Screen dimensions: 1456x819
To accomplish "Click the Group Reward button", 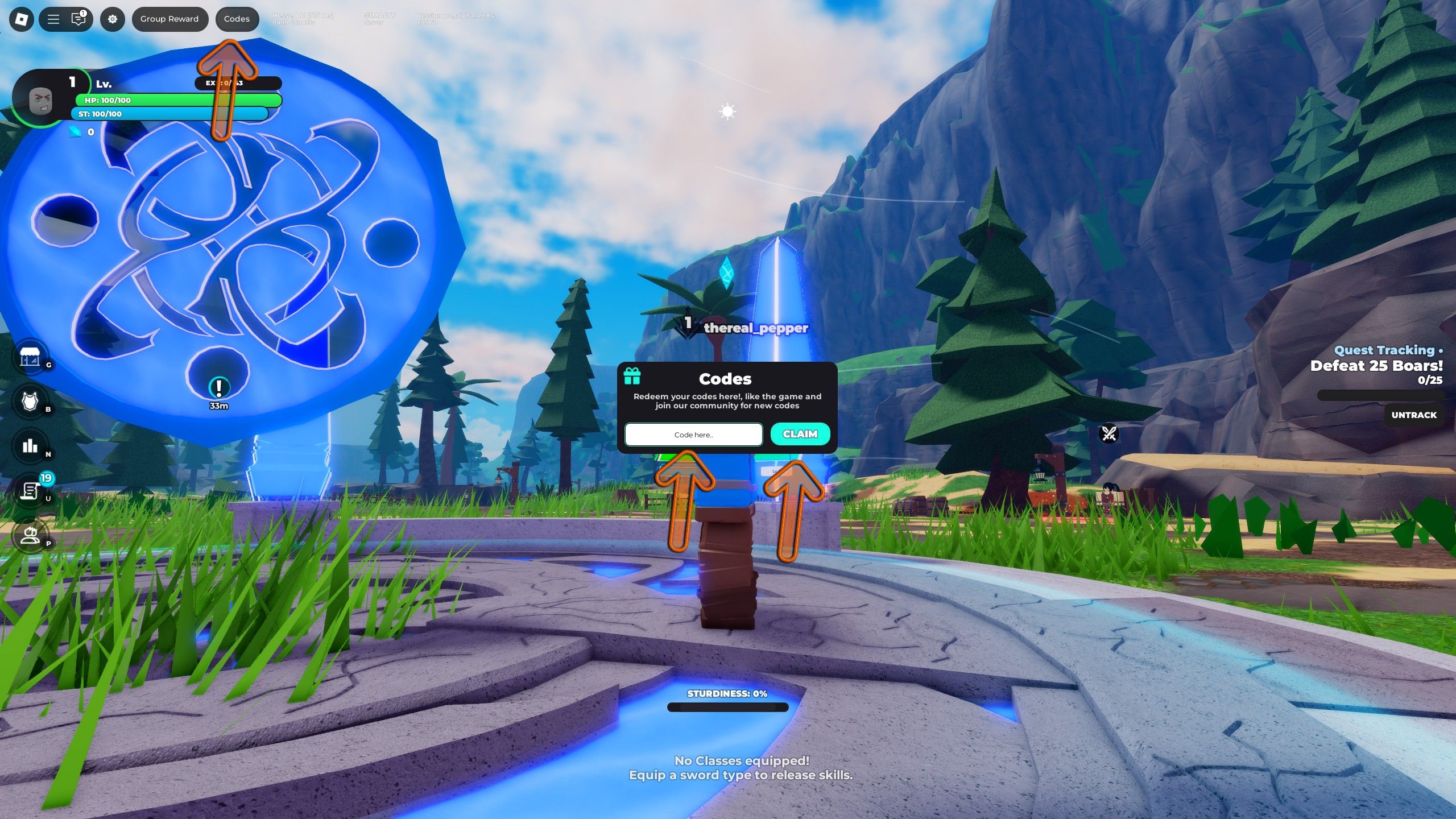I will [x=169, y=19].
